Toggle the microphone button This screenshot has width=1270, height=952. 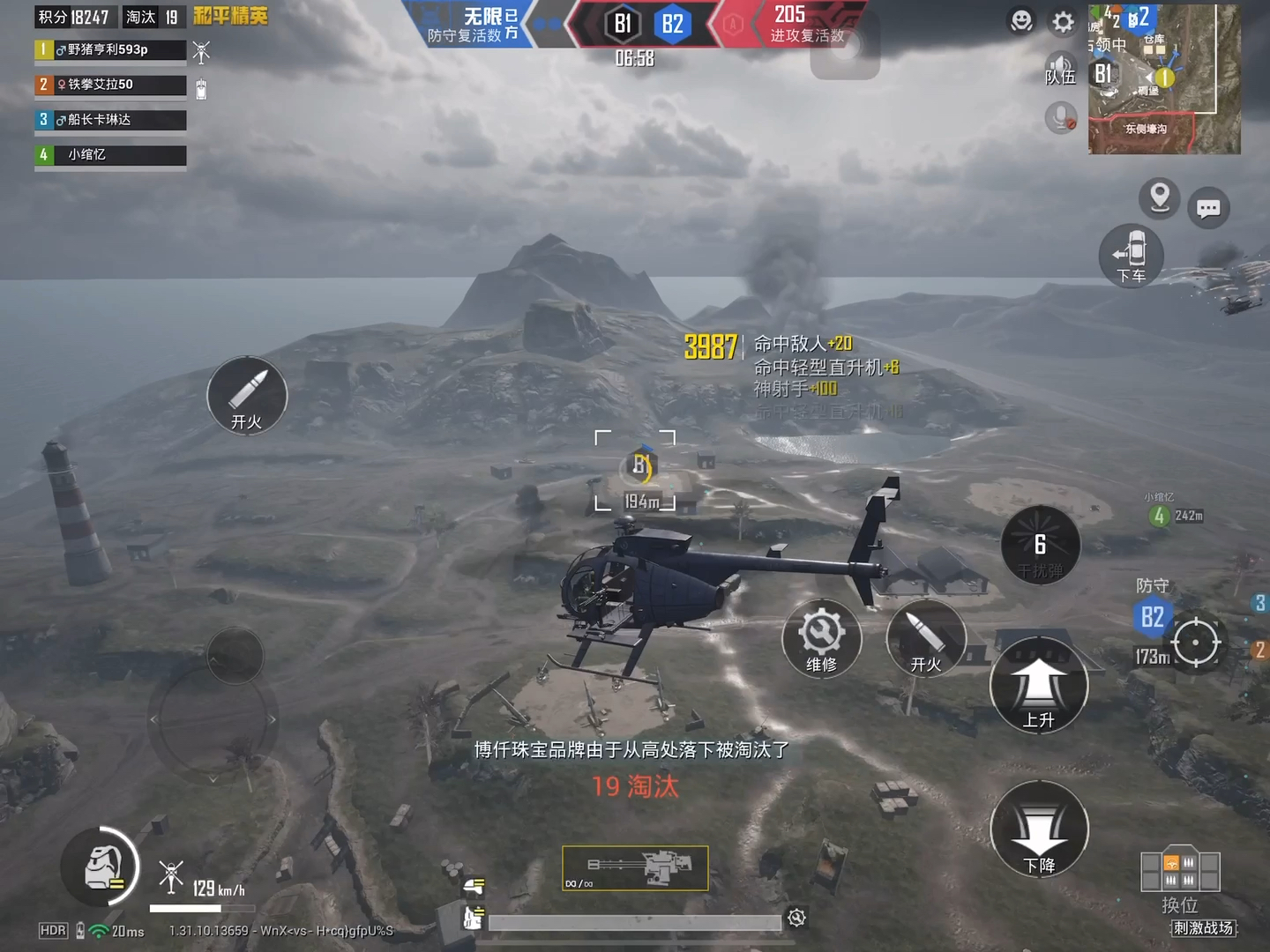[1061, 117]
